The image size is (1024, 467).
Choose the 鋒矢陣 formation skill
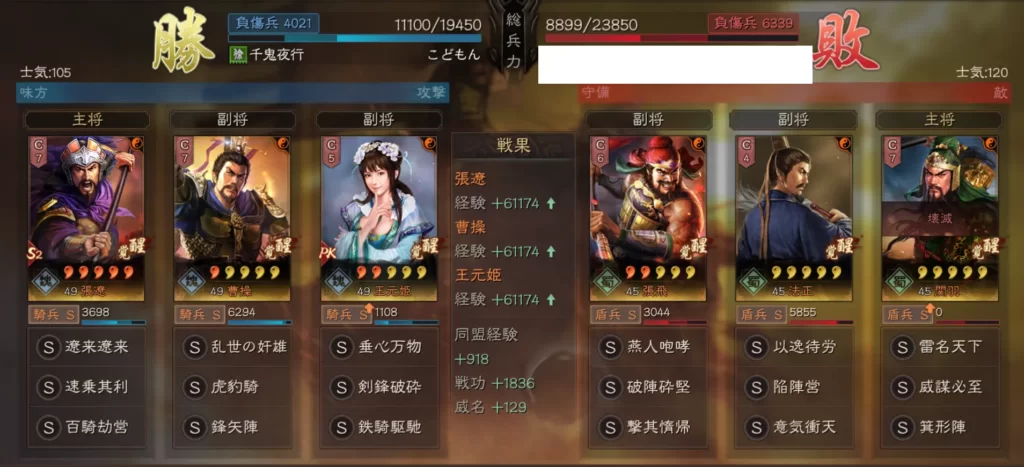[x=232, y=427]
